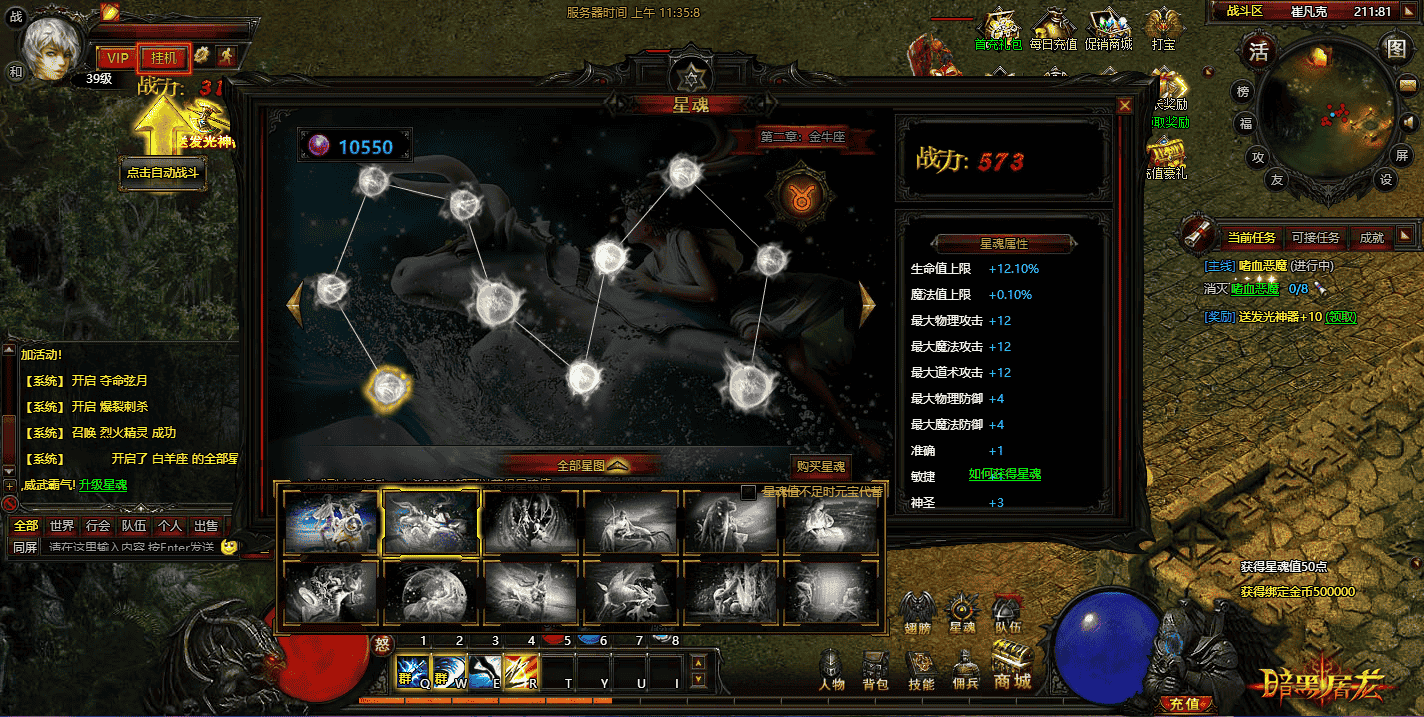Select the glowing golden star node
1424x717 pixels.
pos(386,389)
